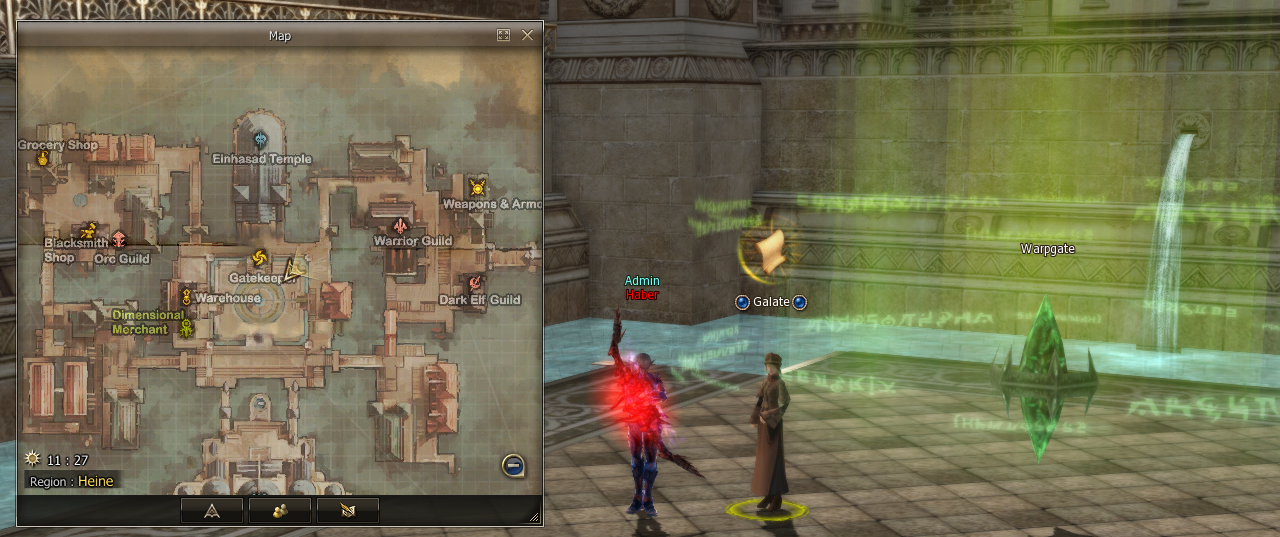Zoom out the map with minus button
The image size is (1280, 537).
pos(513,465)
